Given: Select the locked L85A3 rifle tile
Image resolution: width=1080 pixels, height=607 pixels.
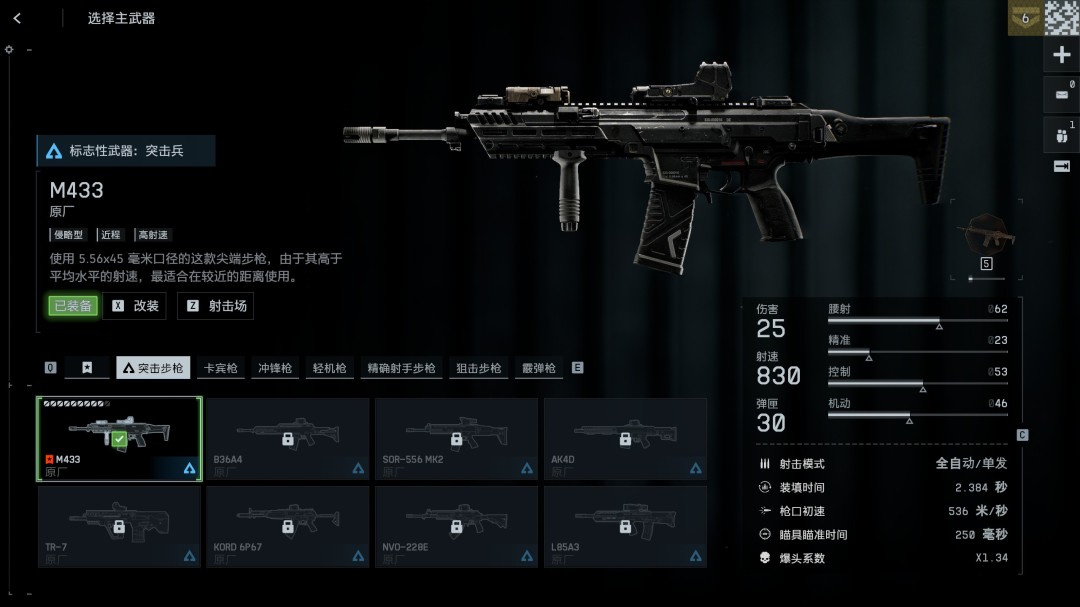Looking at the screenshot, I should pos(625,526).
